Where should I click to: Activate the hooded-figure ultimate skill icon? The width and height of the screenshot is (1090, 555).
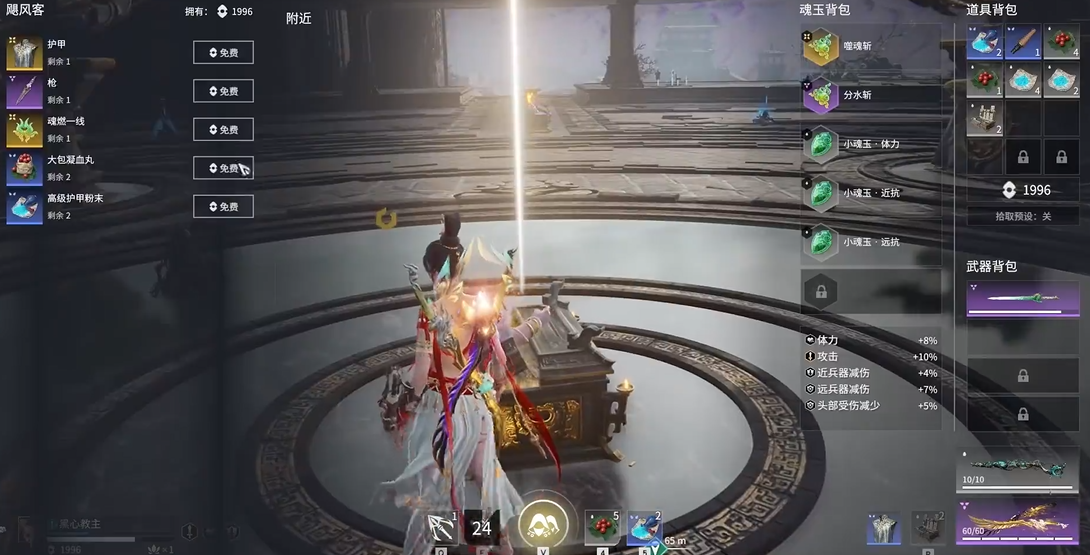[x=543, y=523]
